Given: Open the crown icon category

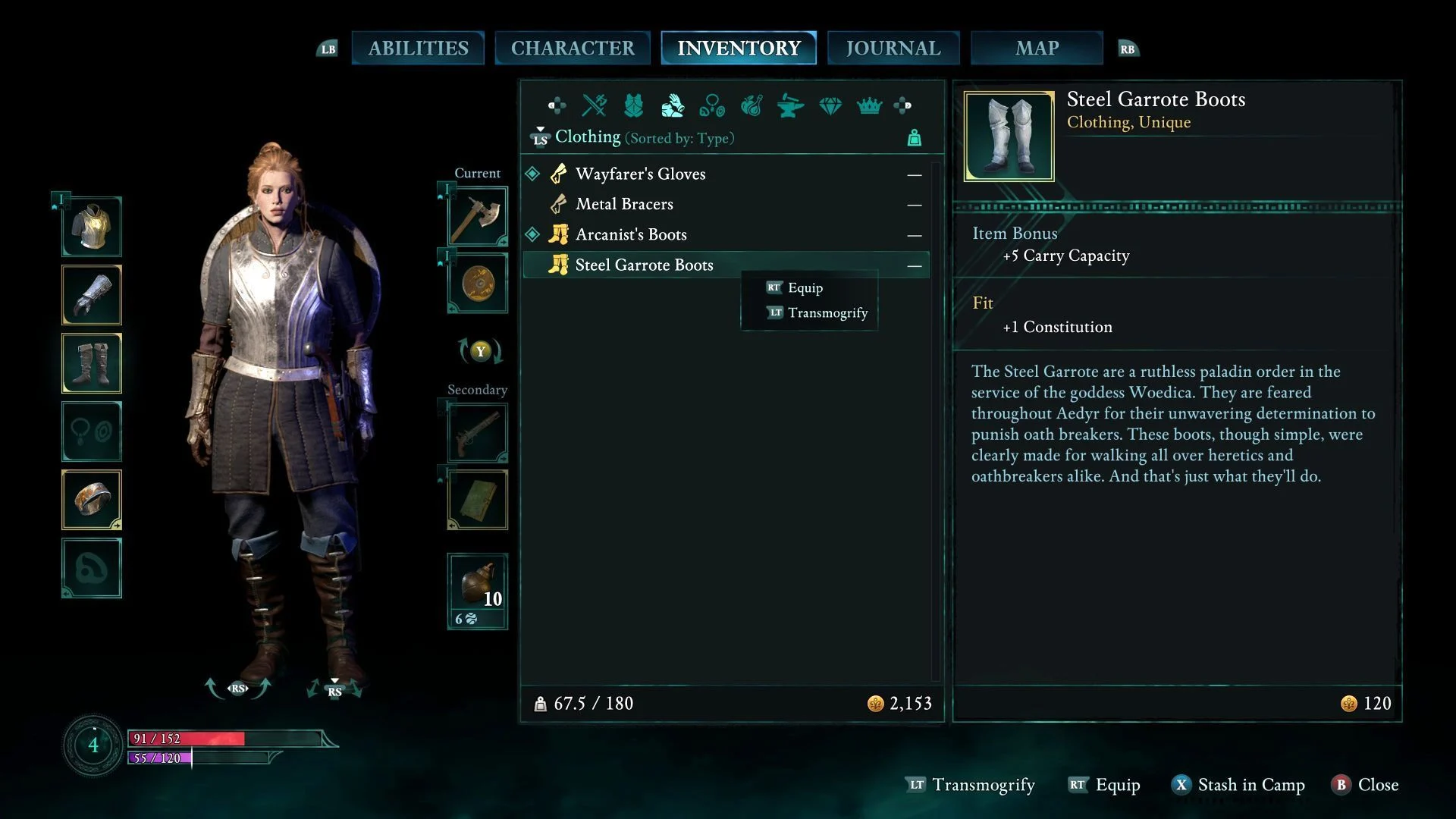Looking at the screenshot, I should click(869, 105).
